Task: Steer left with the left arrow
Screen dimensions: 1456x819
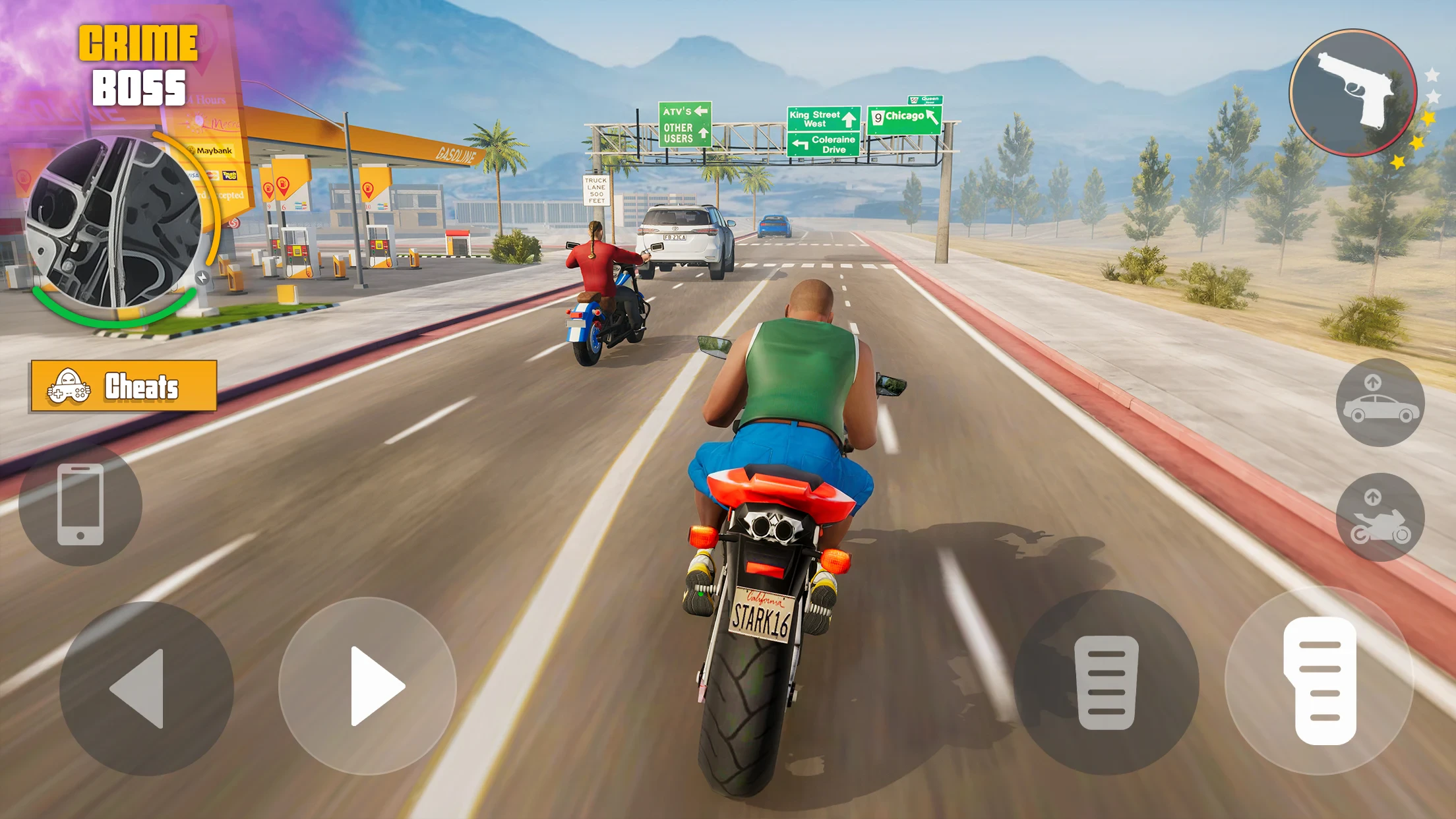Action: pyautogui.click(x=146, y=688)
